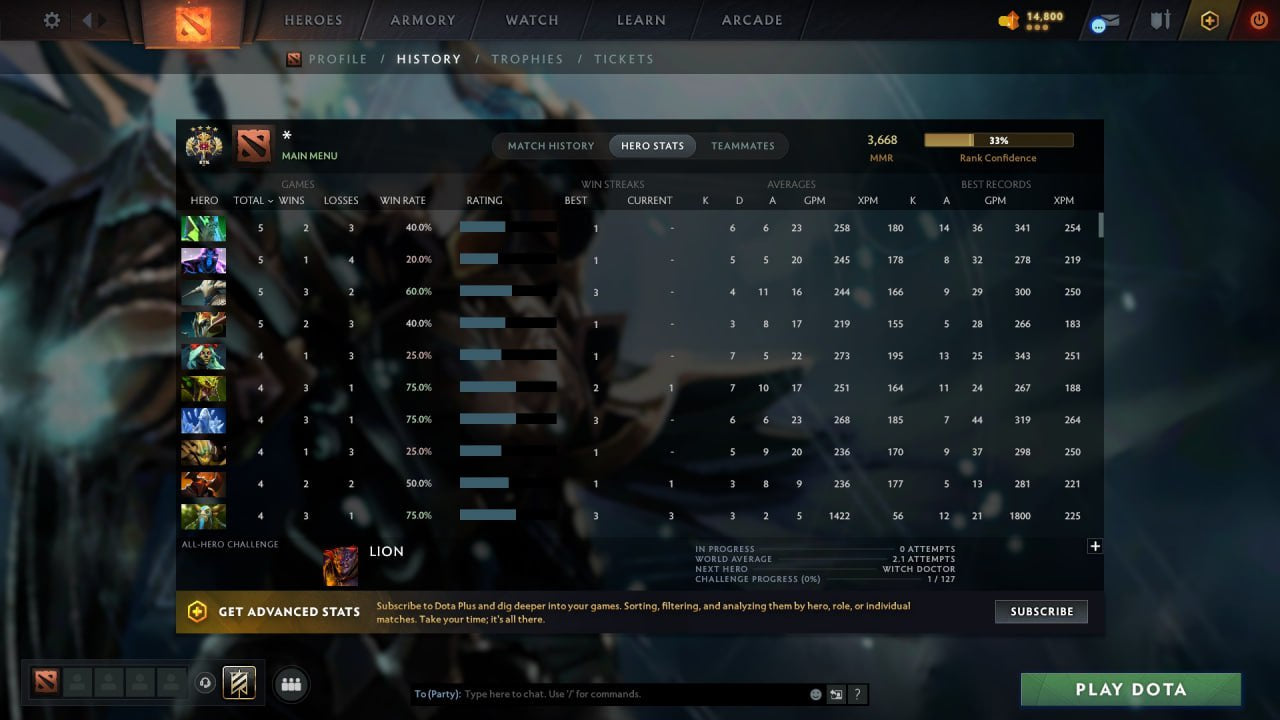The height and width of the screenshot is (720, 1280).
Task: Open the friends list icon near chat bar
Action: pyautogui.click(x=290, y=684)
